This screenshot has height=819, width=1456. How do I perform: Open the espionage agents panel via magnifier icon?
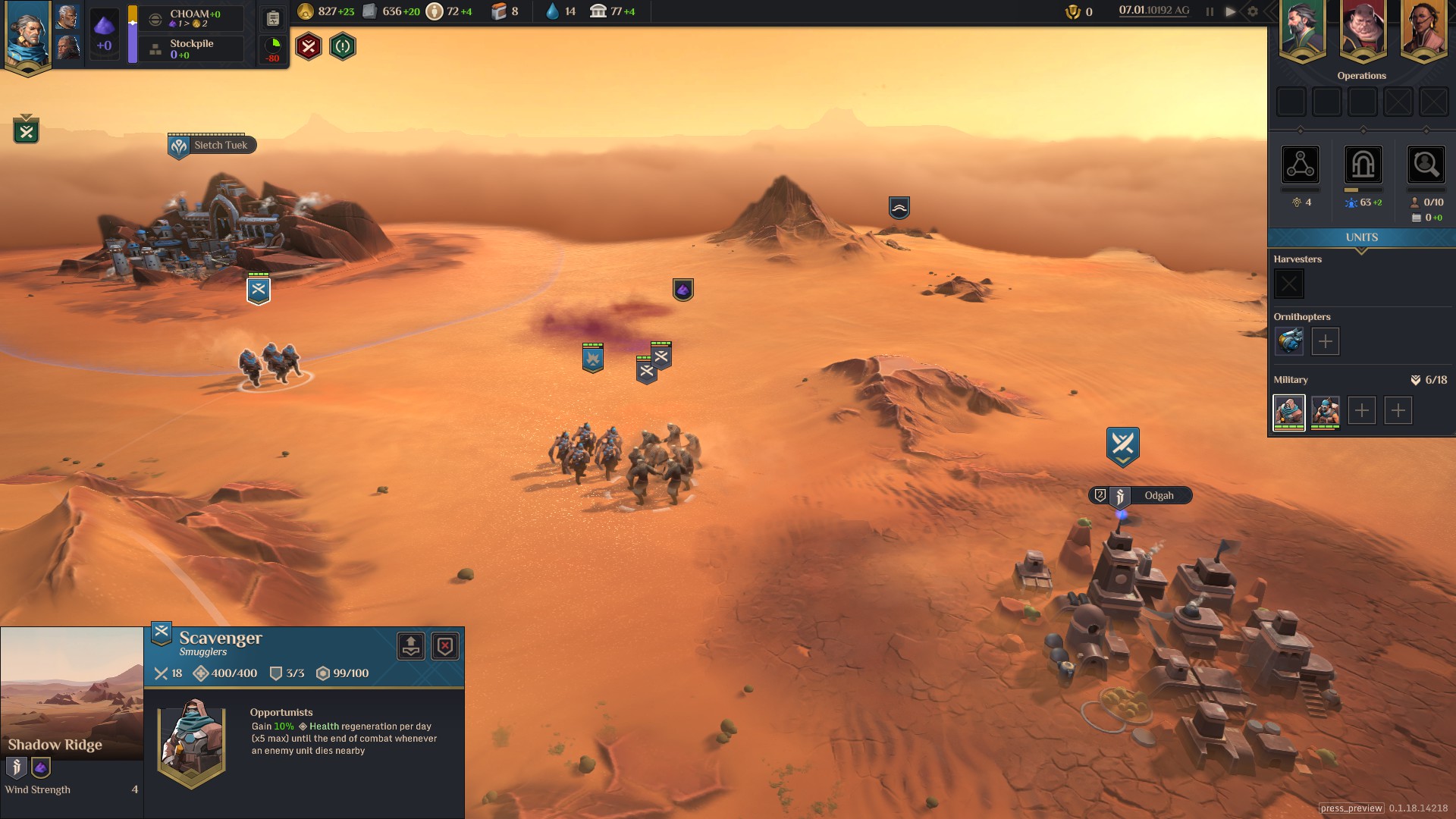coord(1426,165)
